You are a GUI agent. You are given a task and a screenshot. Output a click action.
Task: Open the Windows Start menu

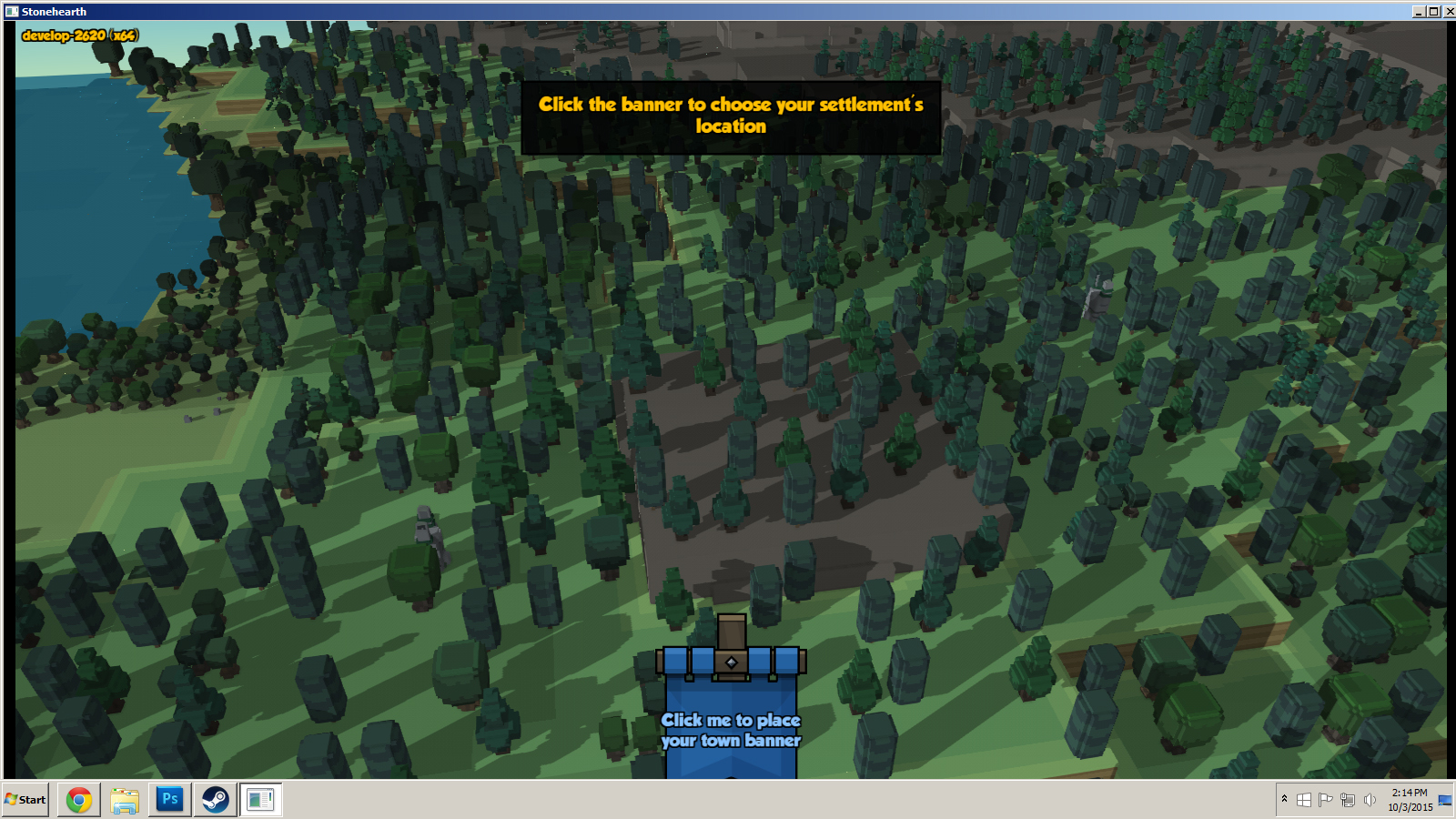point(25,800)
